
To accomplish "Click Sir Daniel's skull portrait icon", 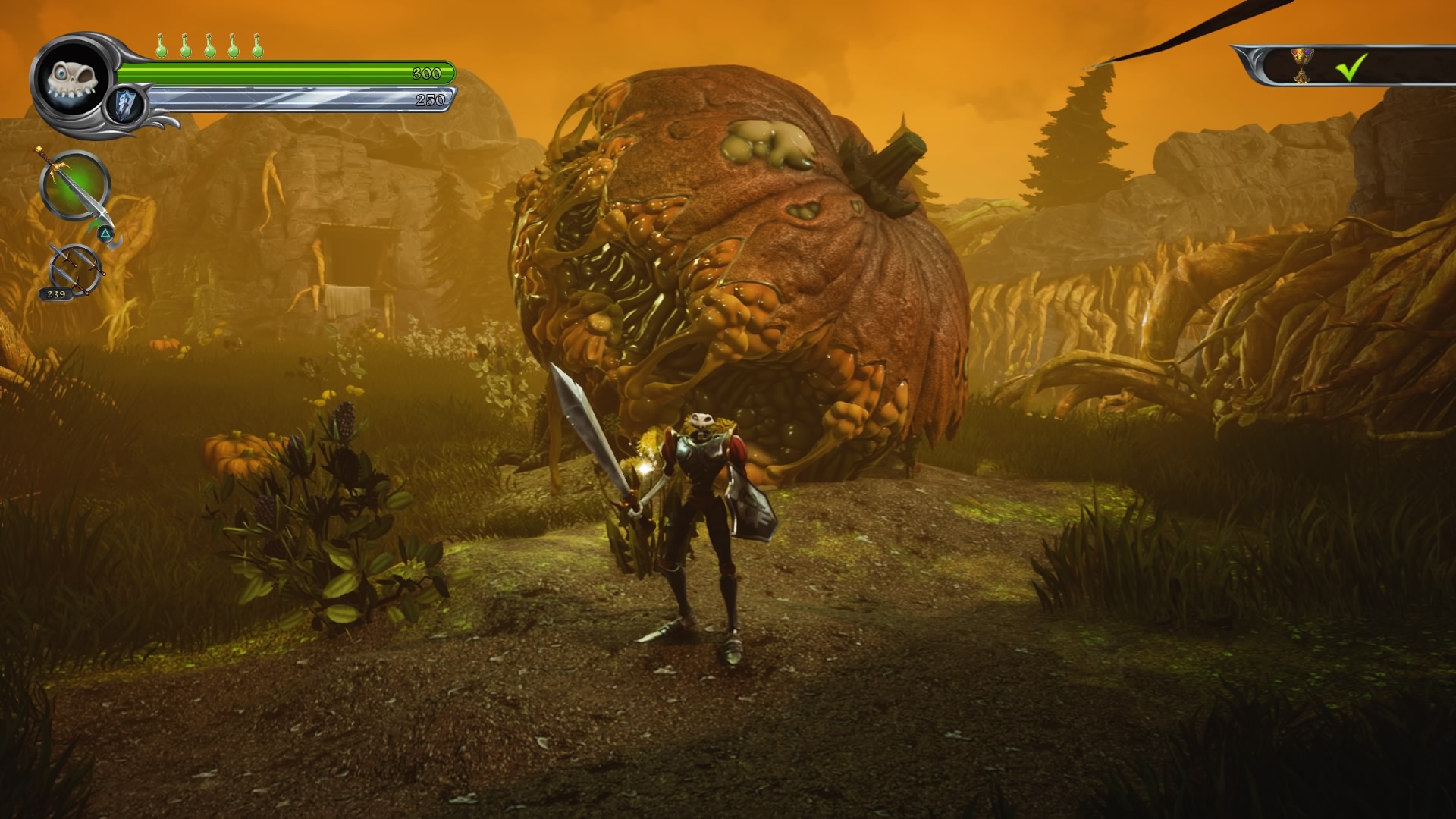I will coord(72,82).
